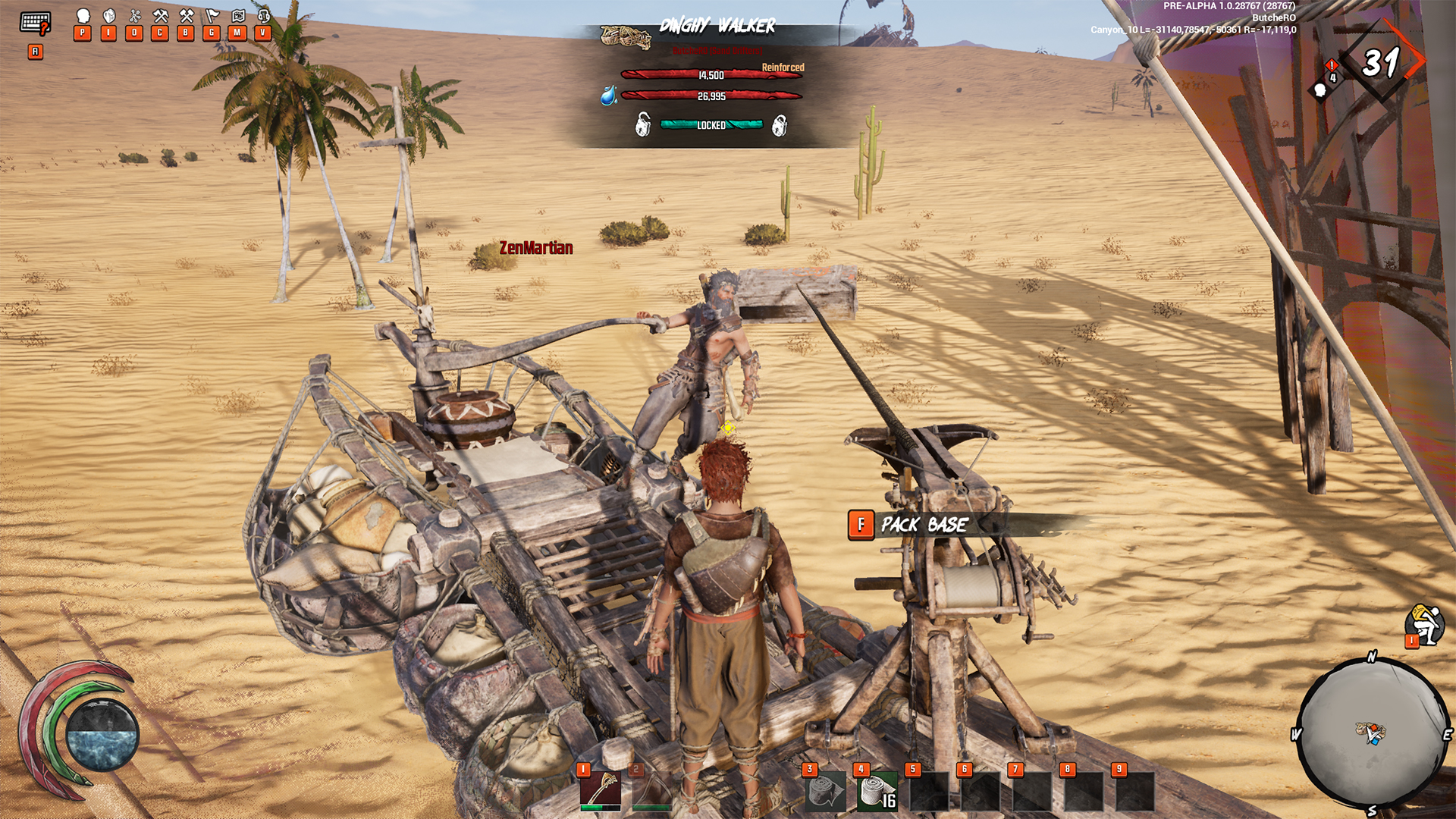The width and height of the screenshot is (1456, 819).
Task: Click the circular compass minimap
Action: [1372, 733]
